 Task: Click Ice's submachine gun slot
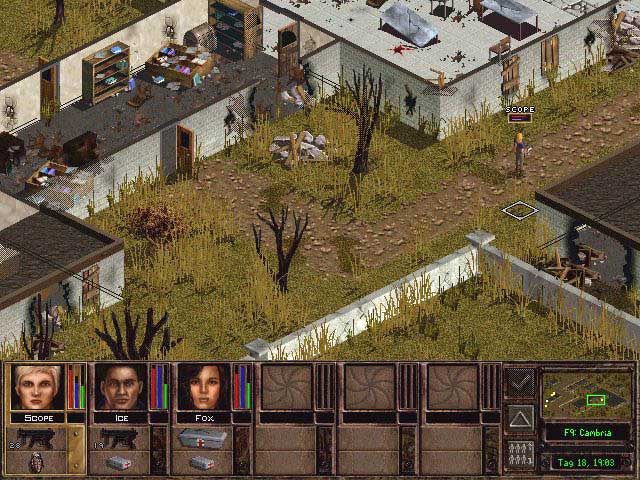pos(121,438)
